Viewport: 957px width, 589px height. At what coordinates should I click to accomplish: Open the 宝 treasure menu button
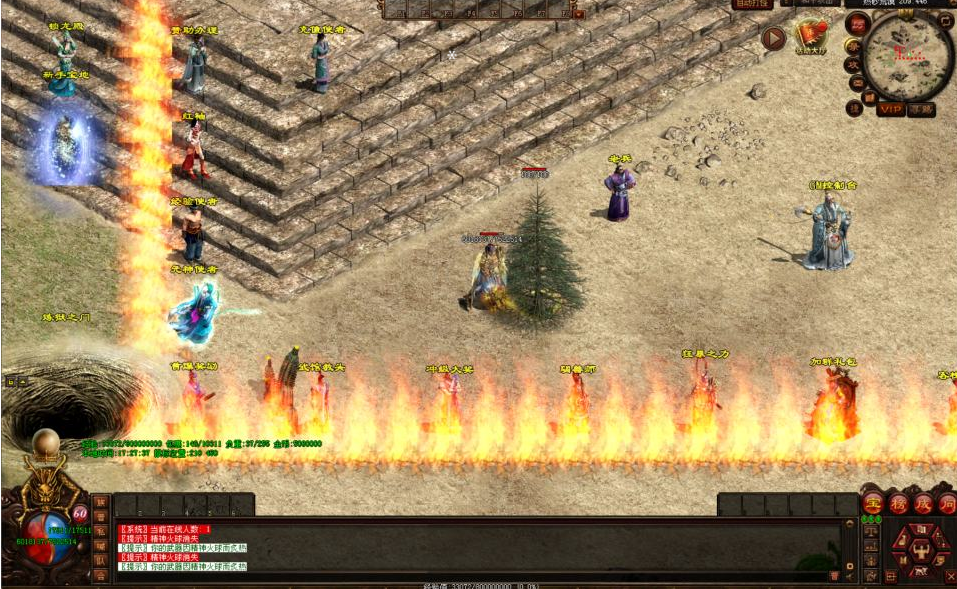(x=872, y=504)
